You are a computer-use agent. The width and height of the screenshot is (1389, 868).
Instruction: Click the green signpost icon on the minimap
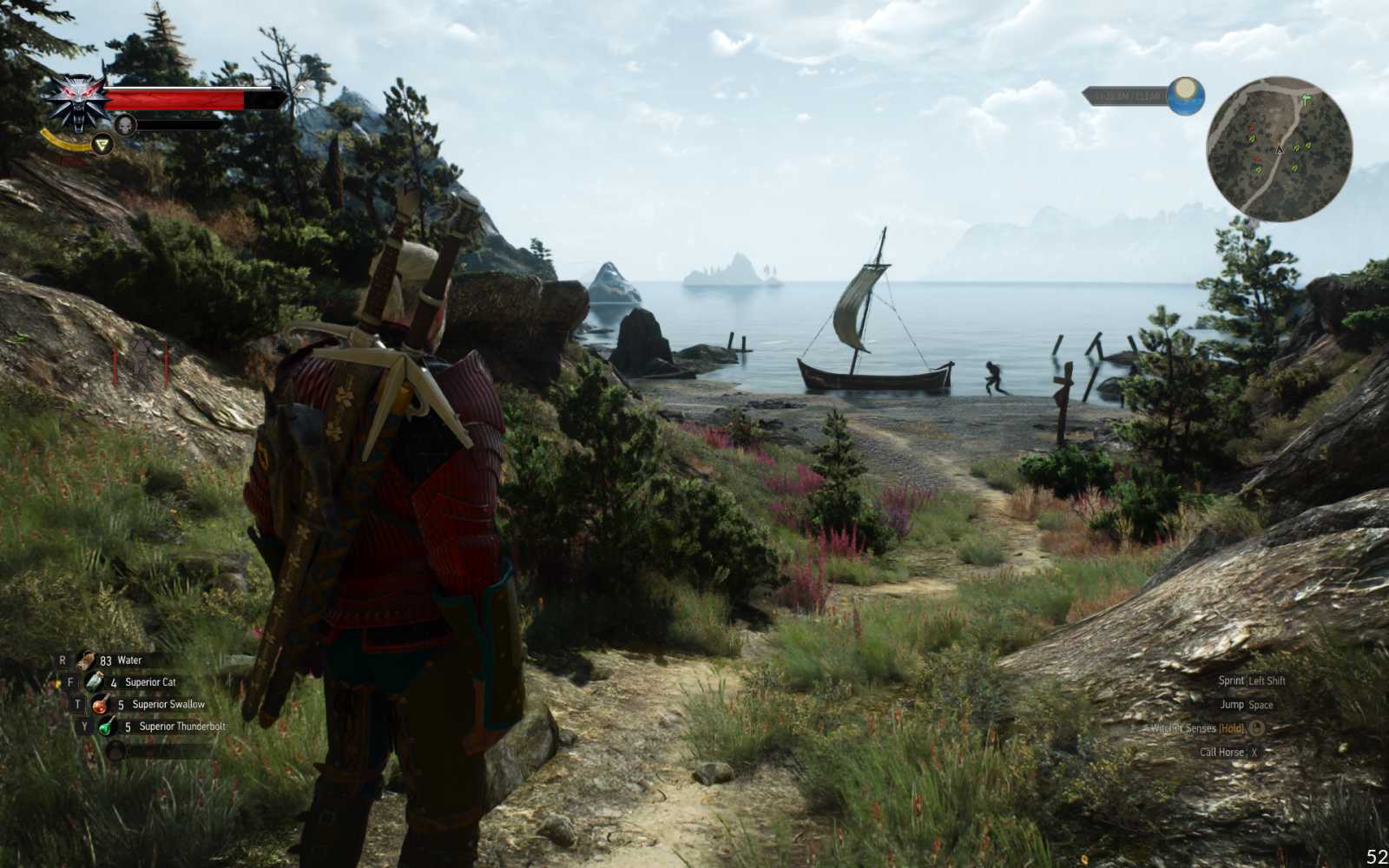1306,98
